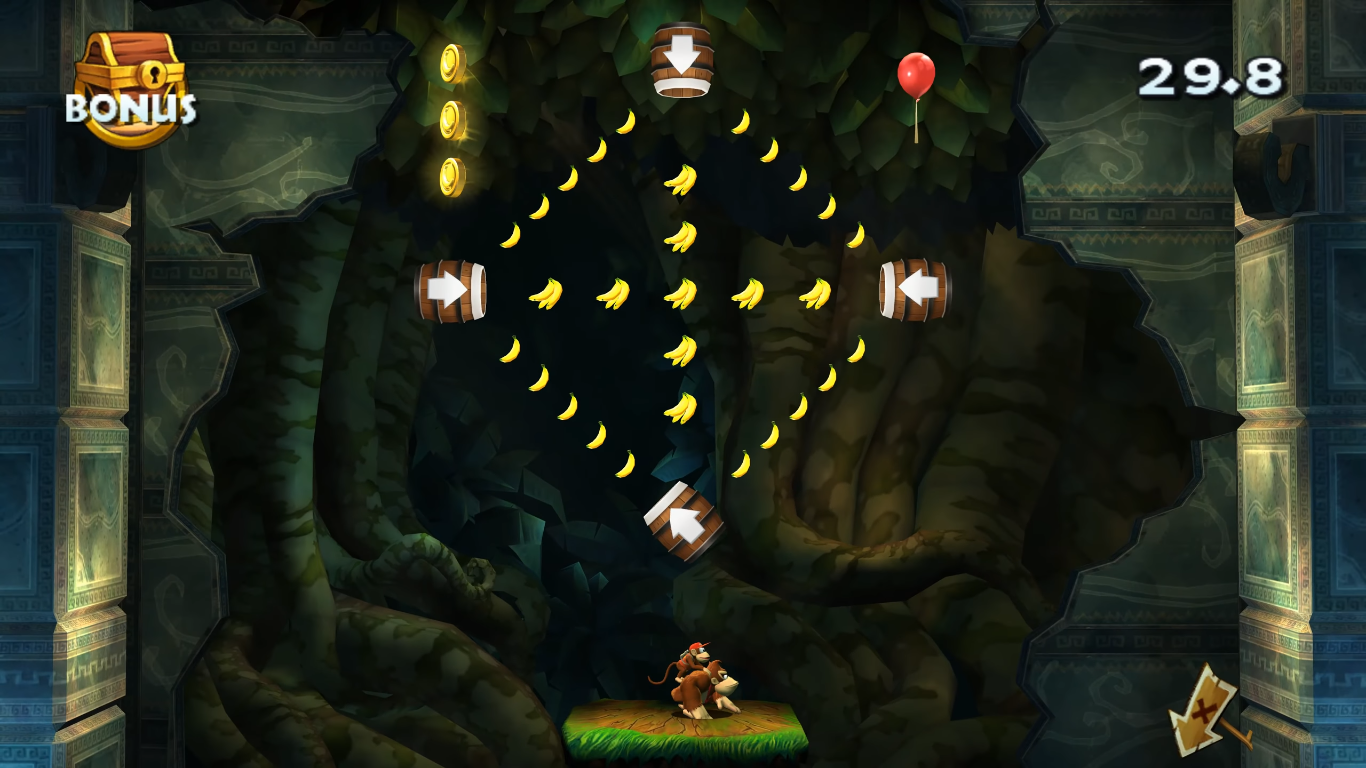Click the banana bunch at the diamond's center
This screenshot has width=1366, height=768.
[x=683, y=292]
